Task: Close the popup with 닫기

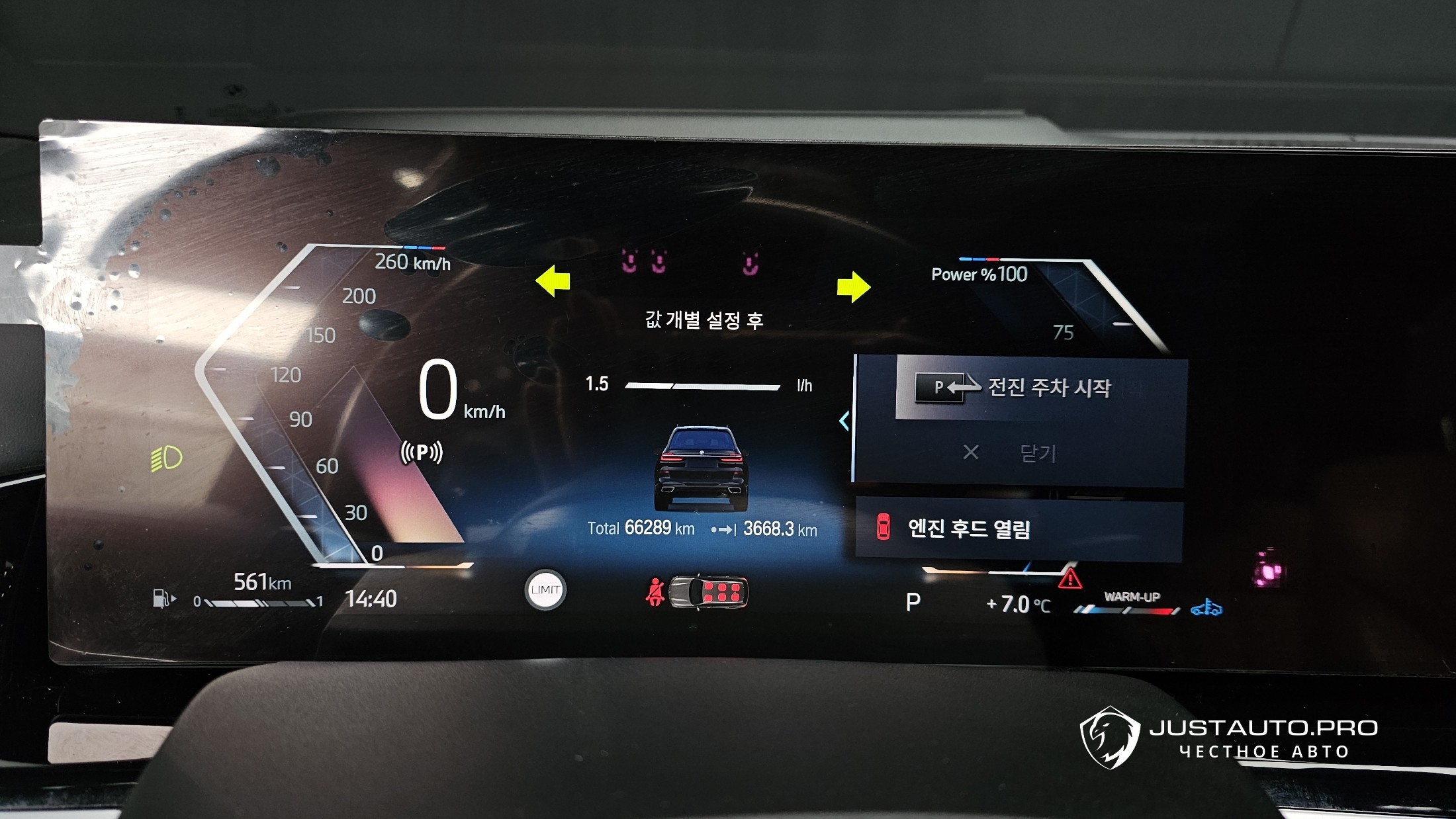Action: coord(1019,453)
